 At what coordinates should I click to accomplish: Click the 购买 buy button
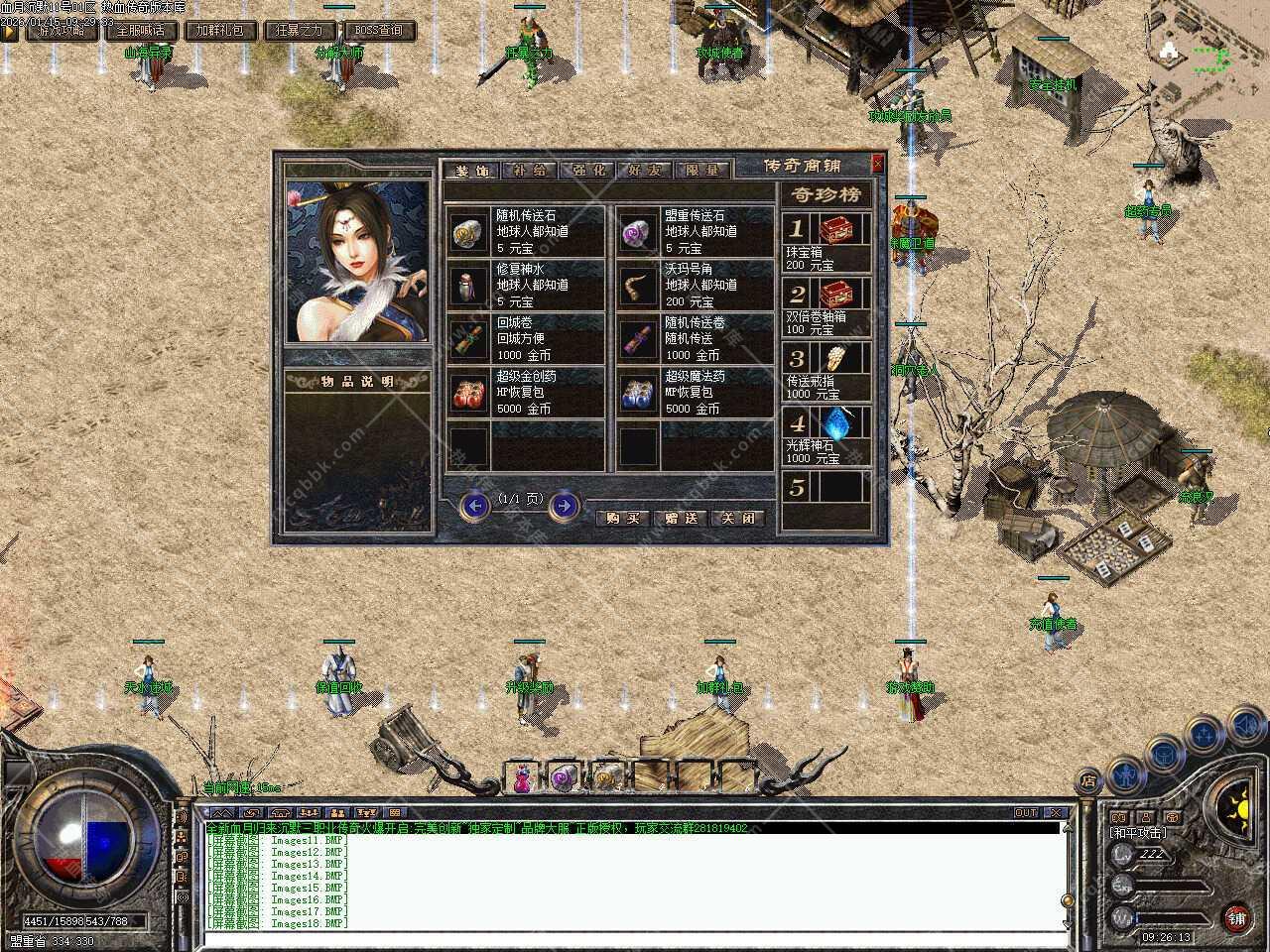coord(623,518)
